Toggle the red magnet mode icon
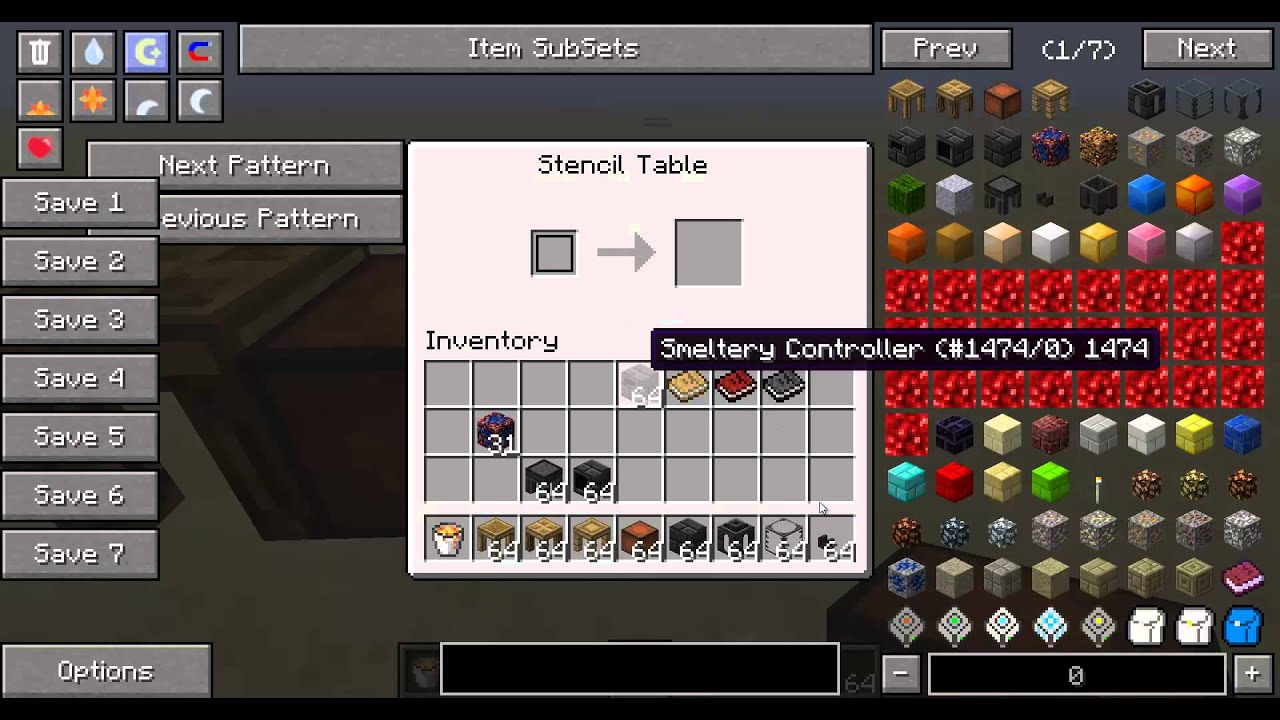 pos(199,52)
